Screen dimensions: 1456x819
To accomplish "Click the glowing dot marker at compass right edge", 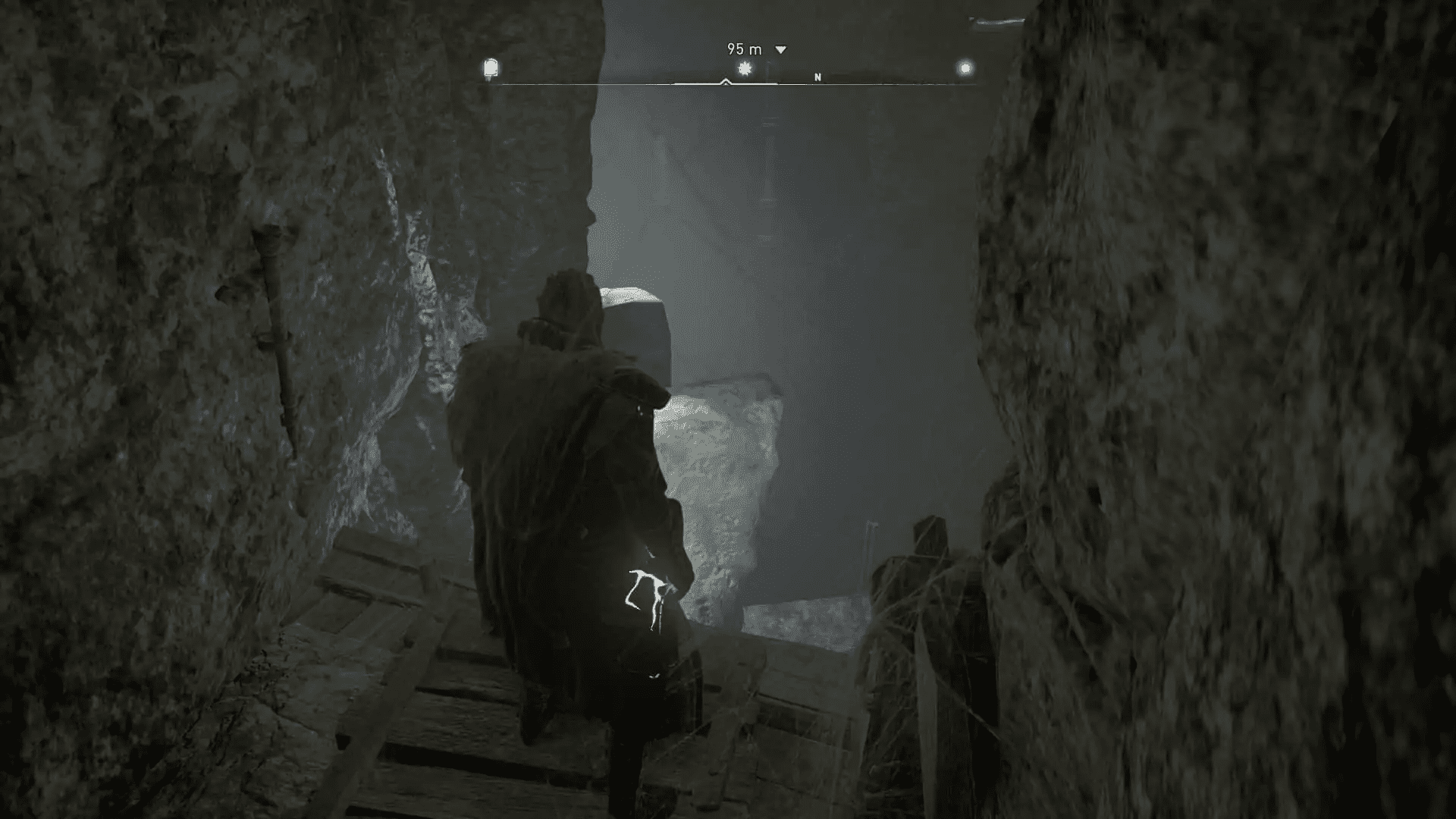I will 965,66.
